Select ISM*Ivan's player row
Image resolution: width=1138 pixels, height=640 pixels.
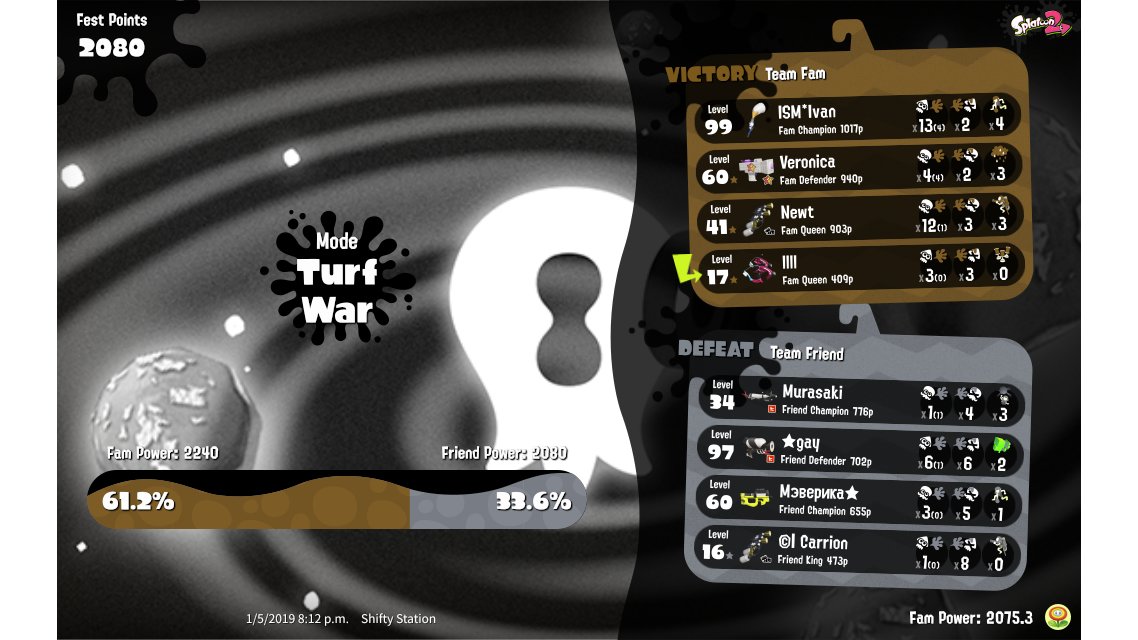[x=860, y=117]
